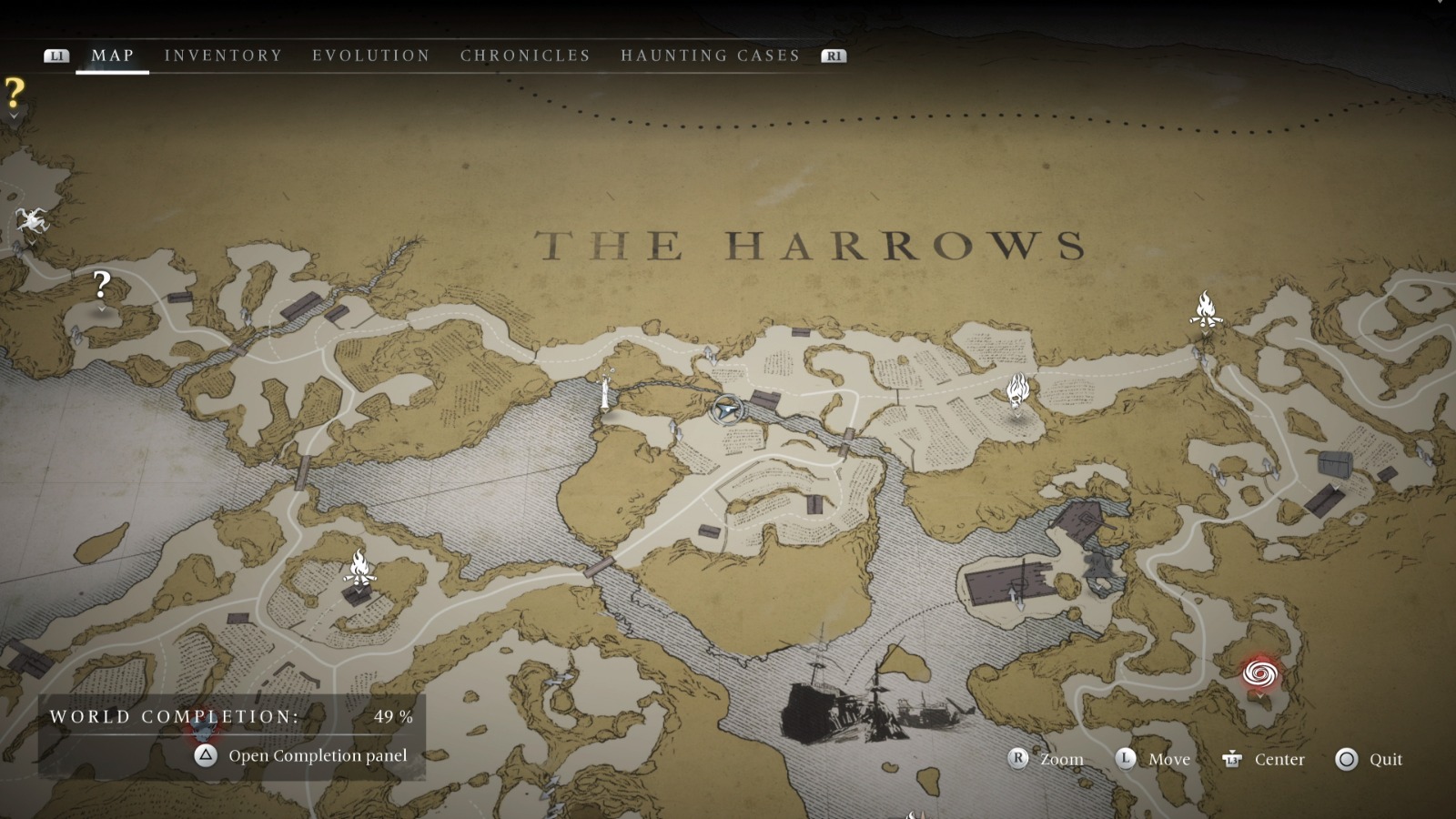Switch to the CHRONICLES tab
This screenshot has height=819, width=1456.
tap(524, 56)
